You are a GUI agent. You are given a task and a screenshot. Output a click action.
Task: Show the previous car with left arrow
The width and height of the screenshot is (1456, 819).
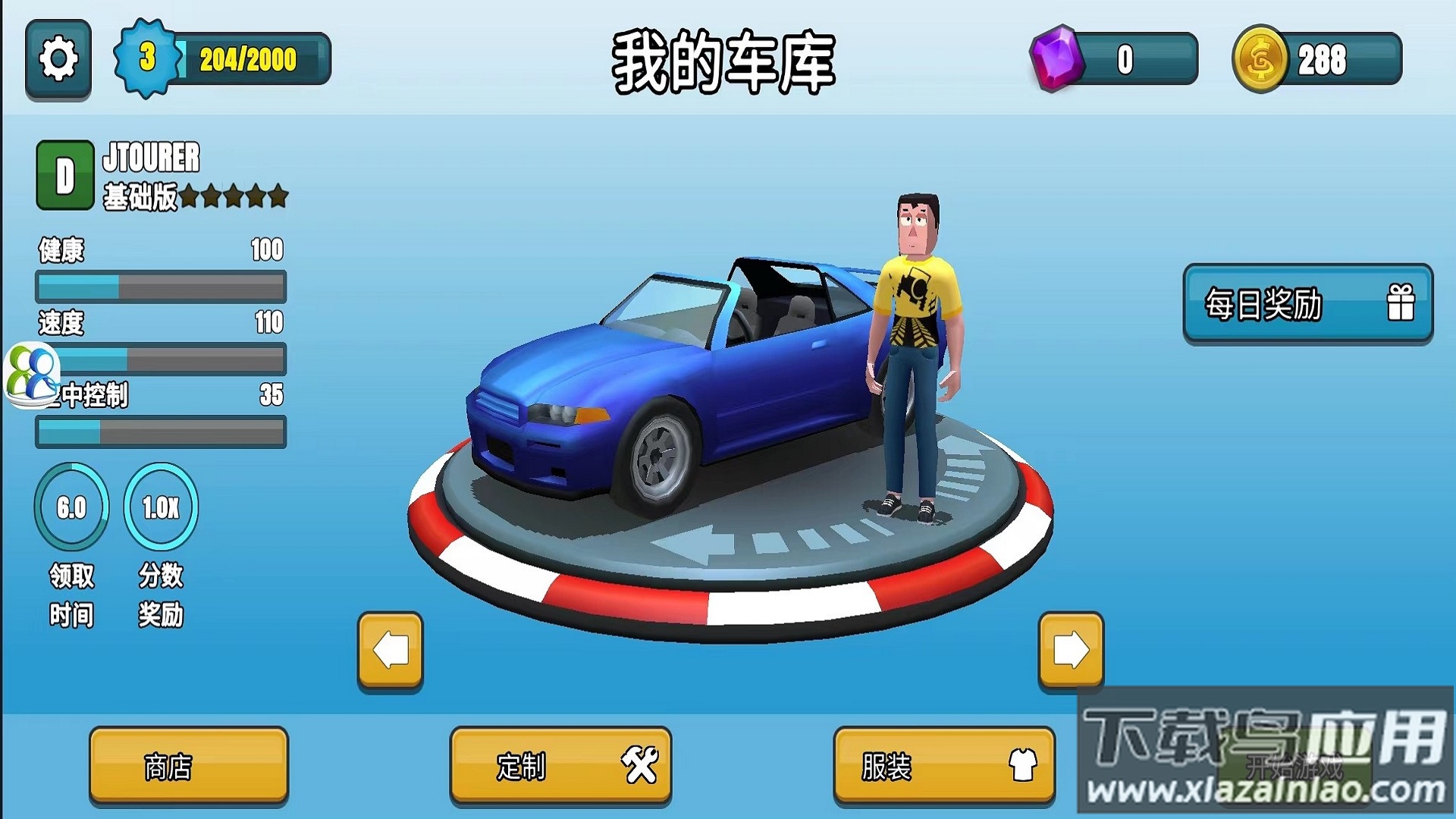(391, 651)
